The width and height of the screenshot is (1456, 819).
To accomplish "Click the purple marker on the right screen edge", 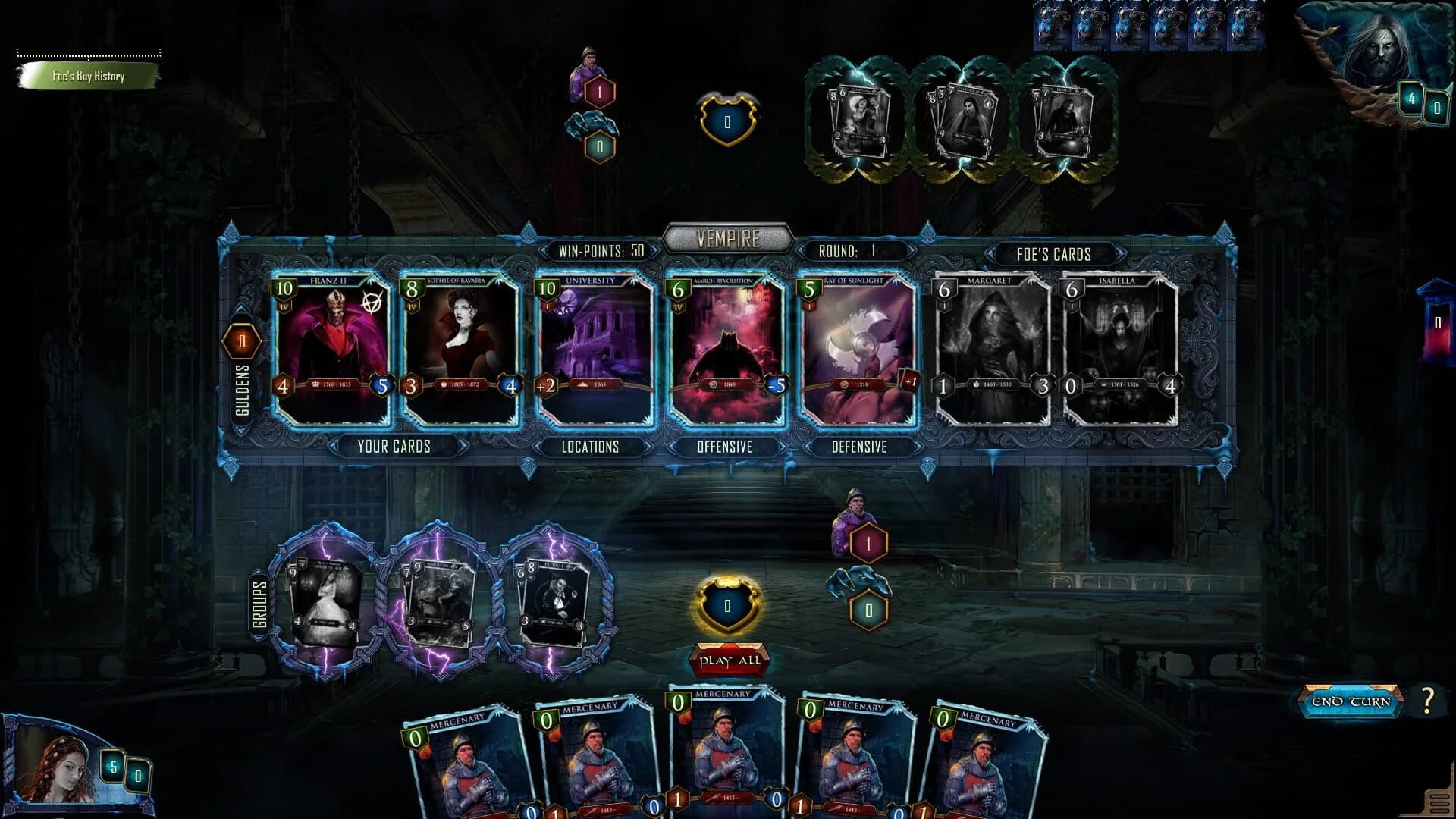I will [1436, 322].
